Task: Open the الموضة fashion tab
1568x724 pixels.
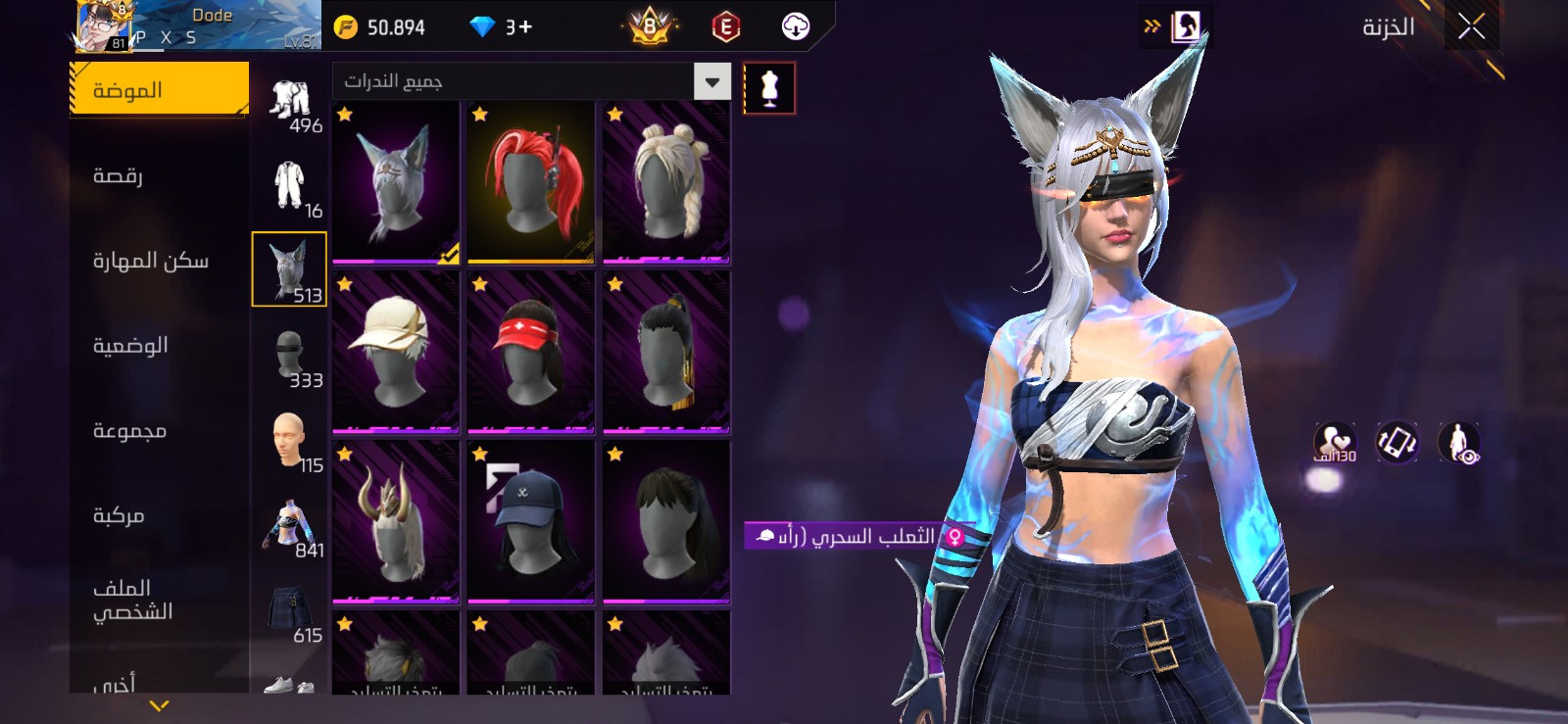Action: [159, 90]
